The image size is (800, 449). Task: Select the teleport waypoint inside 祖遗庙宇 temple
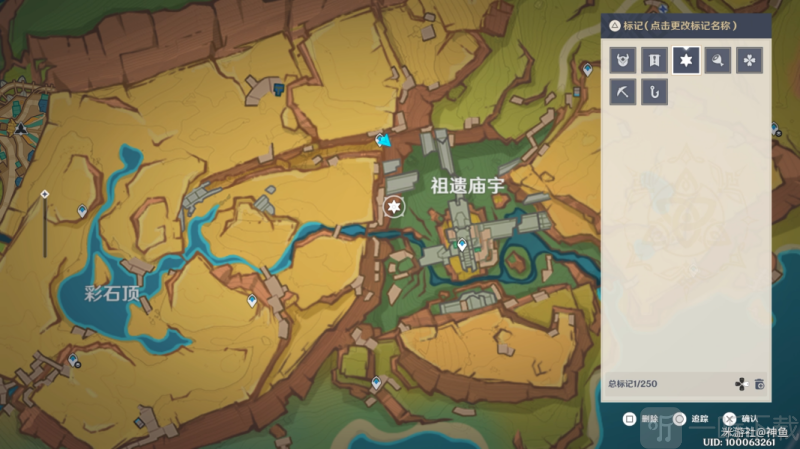(462, 244)
